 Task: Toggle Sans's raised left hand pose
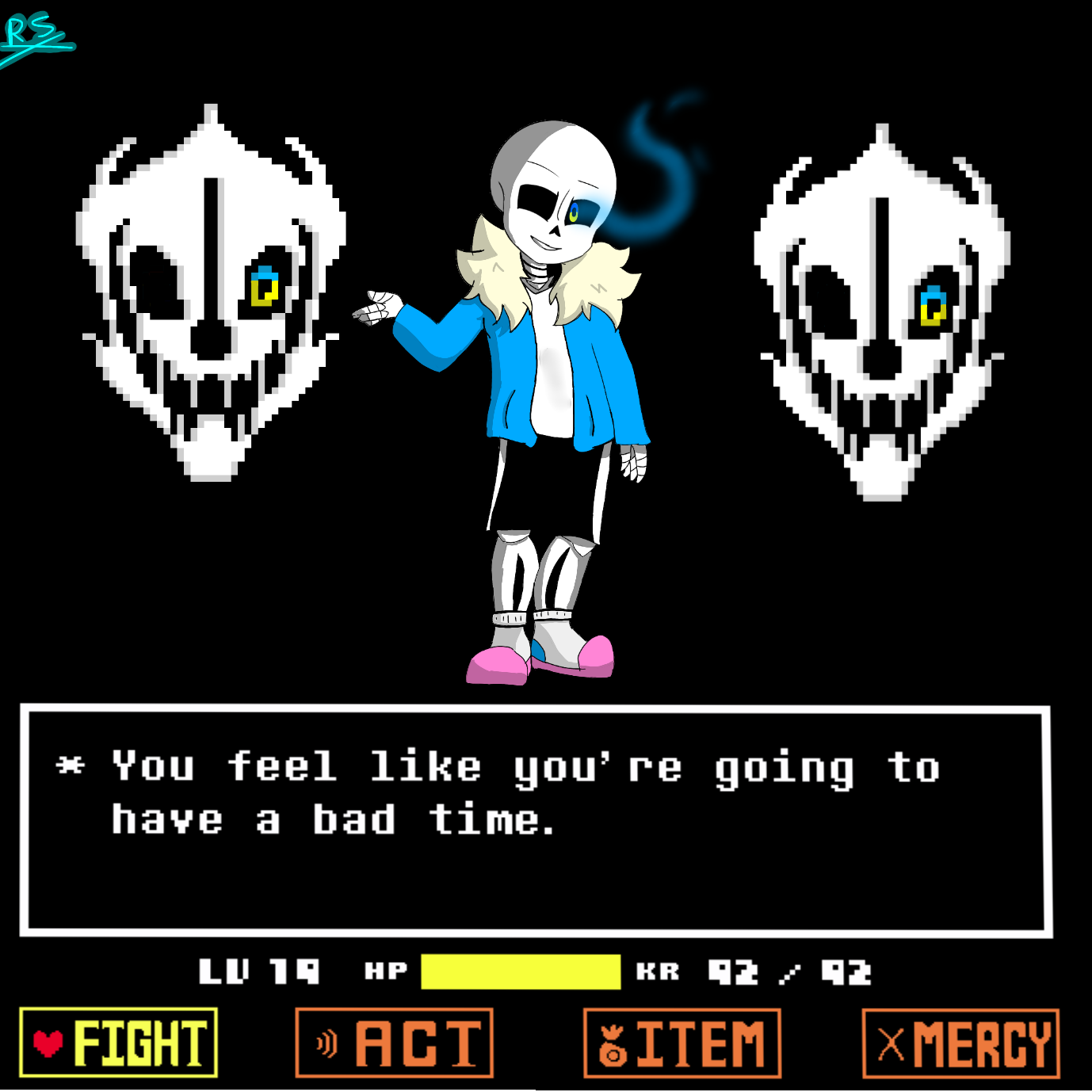click(379, 305)
